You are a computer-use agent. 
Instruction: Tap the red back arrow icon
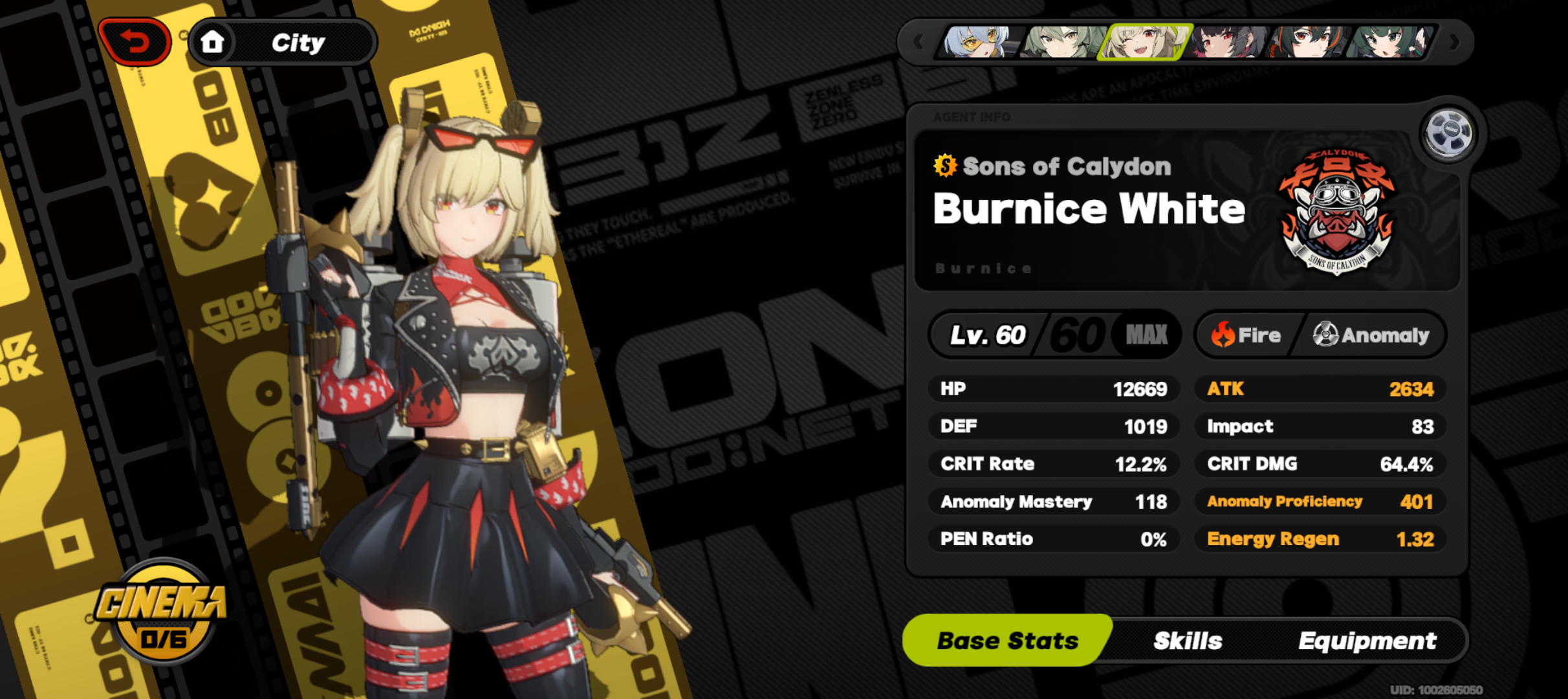[x=134, y=41]
